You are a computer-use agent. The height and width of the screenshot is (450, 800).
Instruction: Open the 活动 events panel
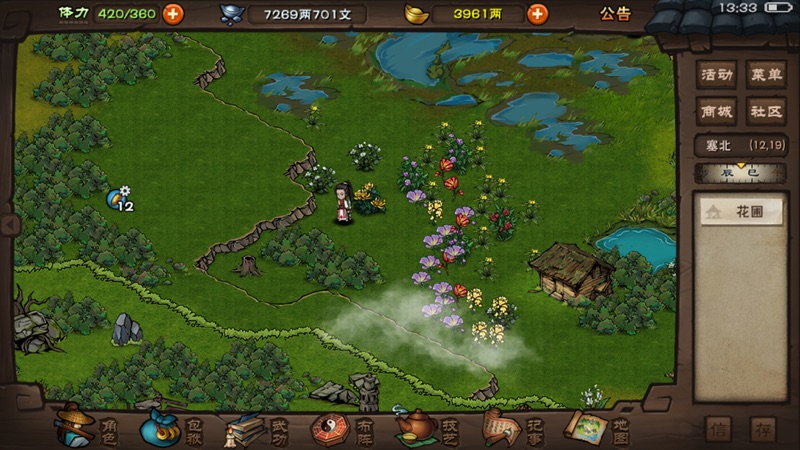tap(716, 75)
